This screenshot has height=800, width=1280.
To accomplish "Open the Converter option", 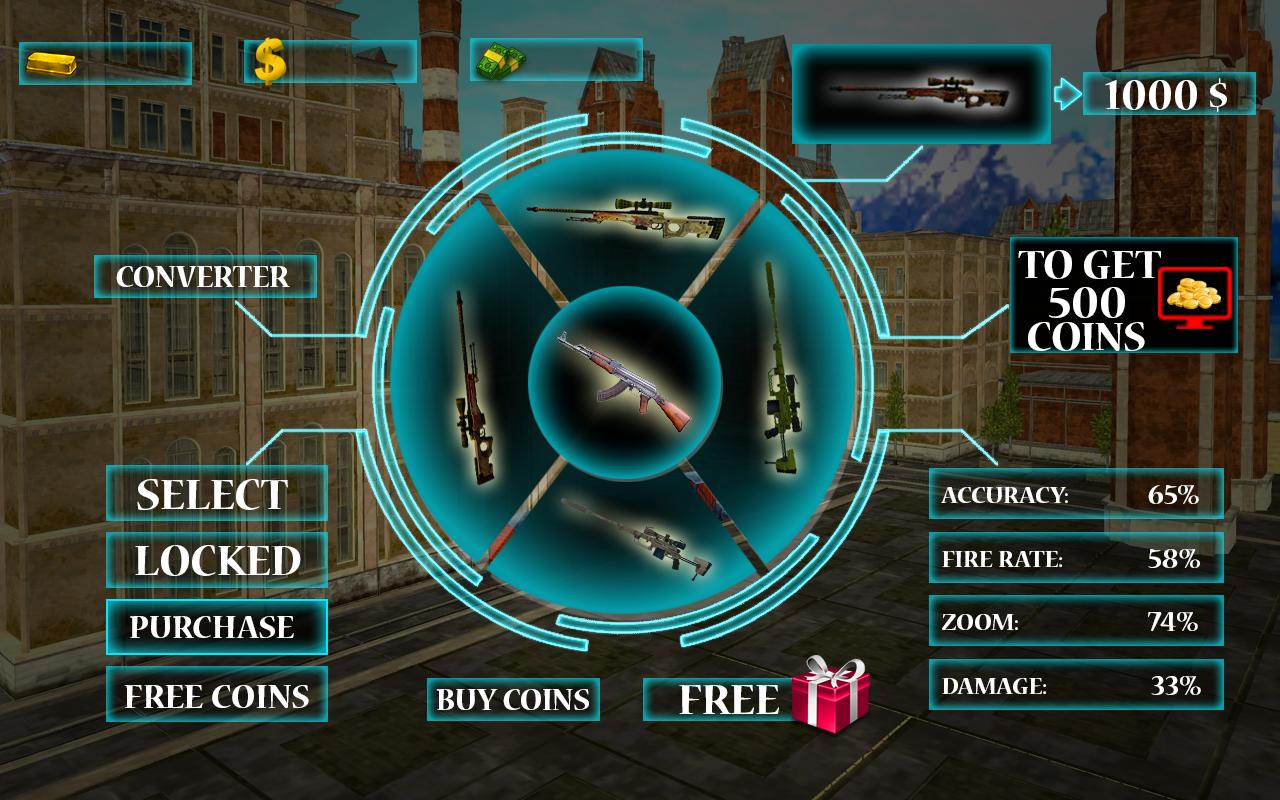I will coord(205,277).
